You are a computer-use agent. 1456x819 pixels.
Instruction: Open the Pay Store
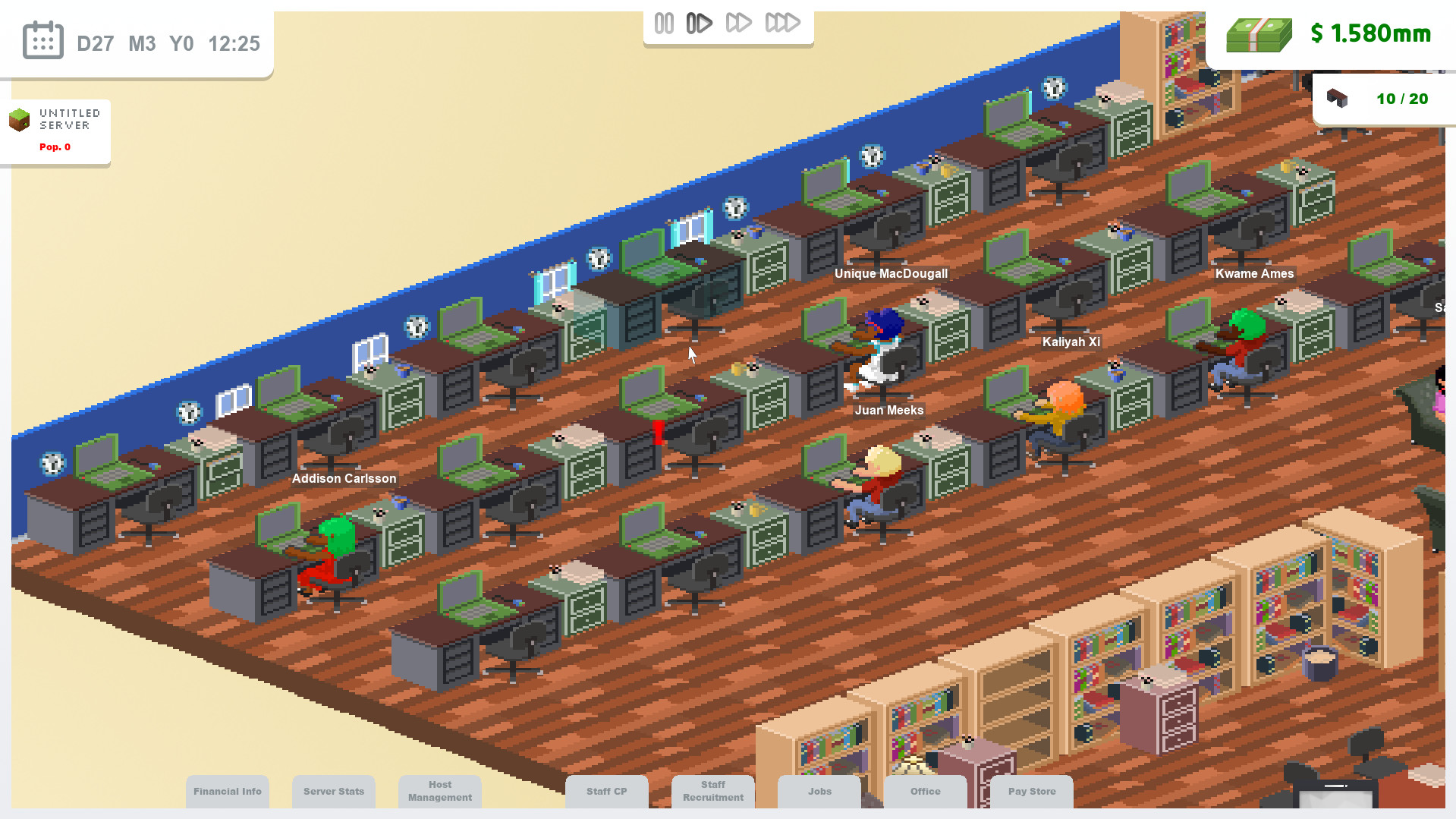pos(1031,791)
